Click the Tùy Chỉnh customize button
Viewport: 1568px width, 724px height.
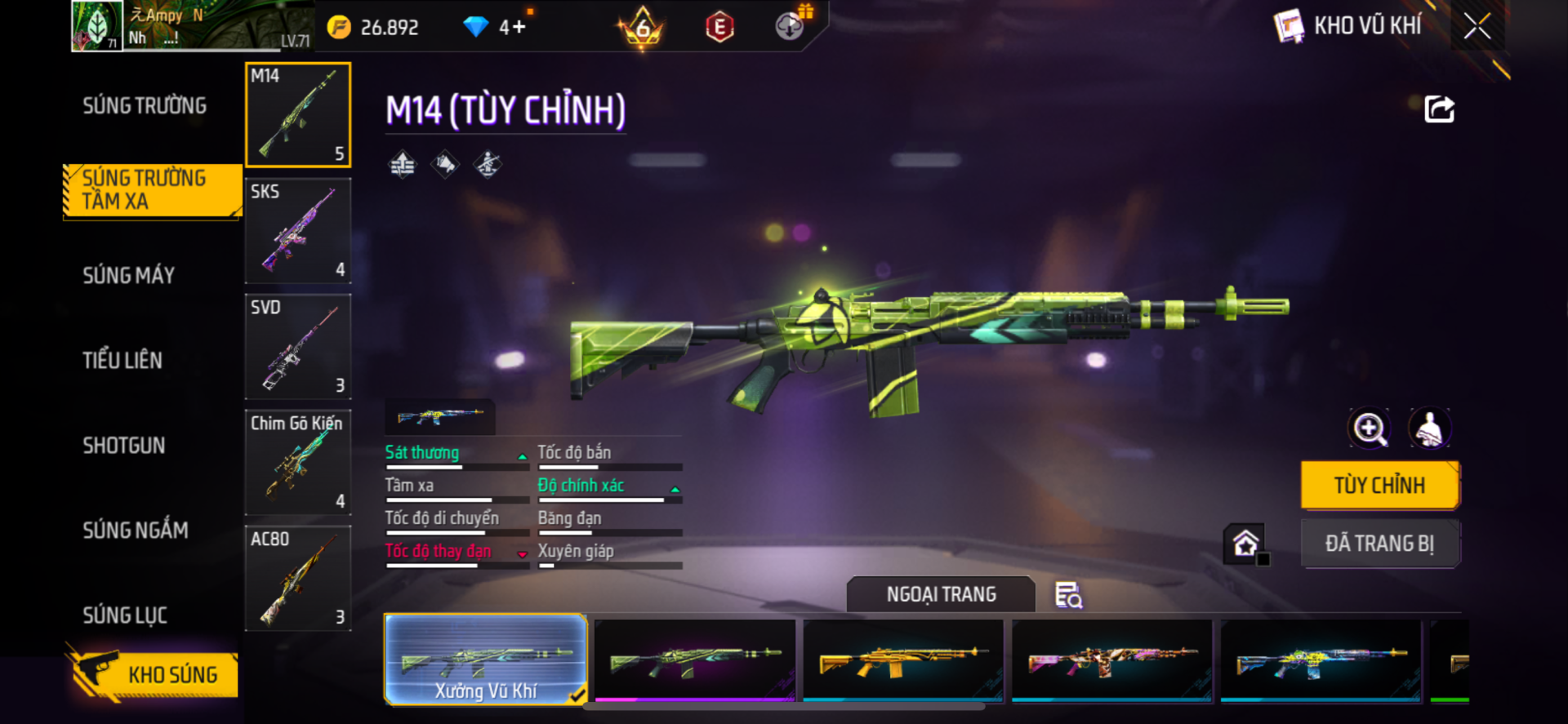click(x=1379, y=486)
